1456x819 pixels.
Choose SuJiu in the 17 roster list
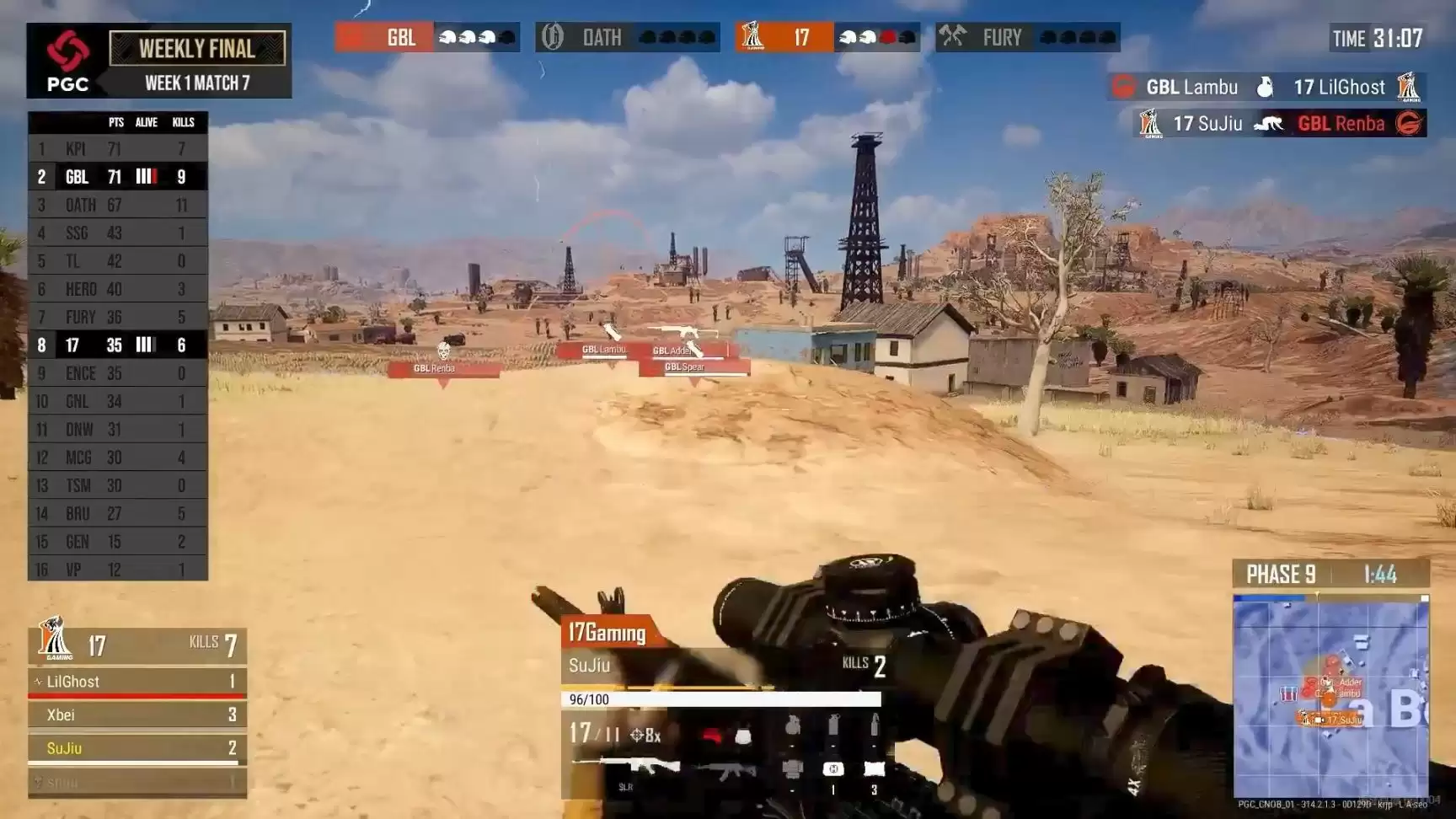(136, 748)
